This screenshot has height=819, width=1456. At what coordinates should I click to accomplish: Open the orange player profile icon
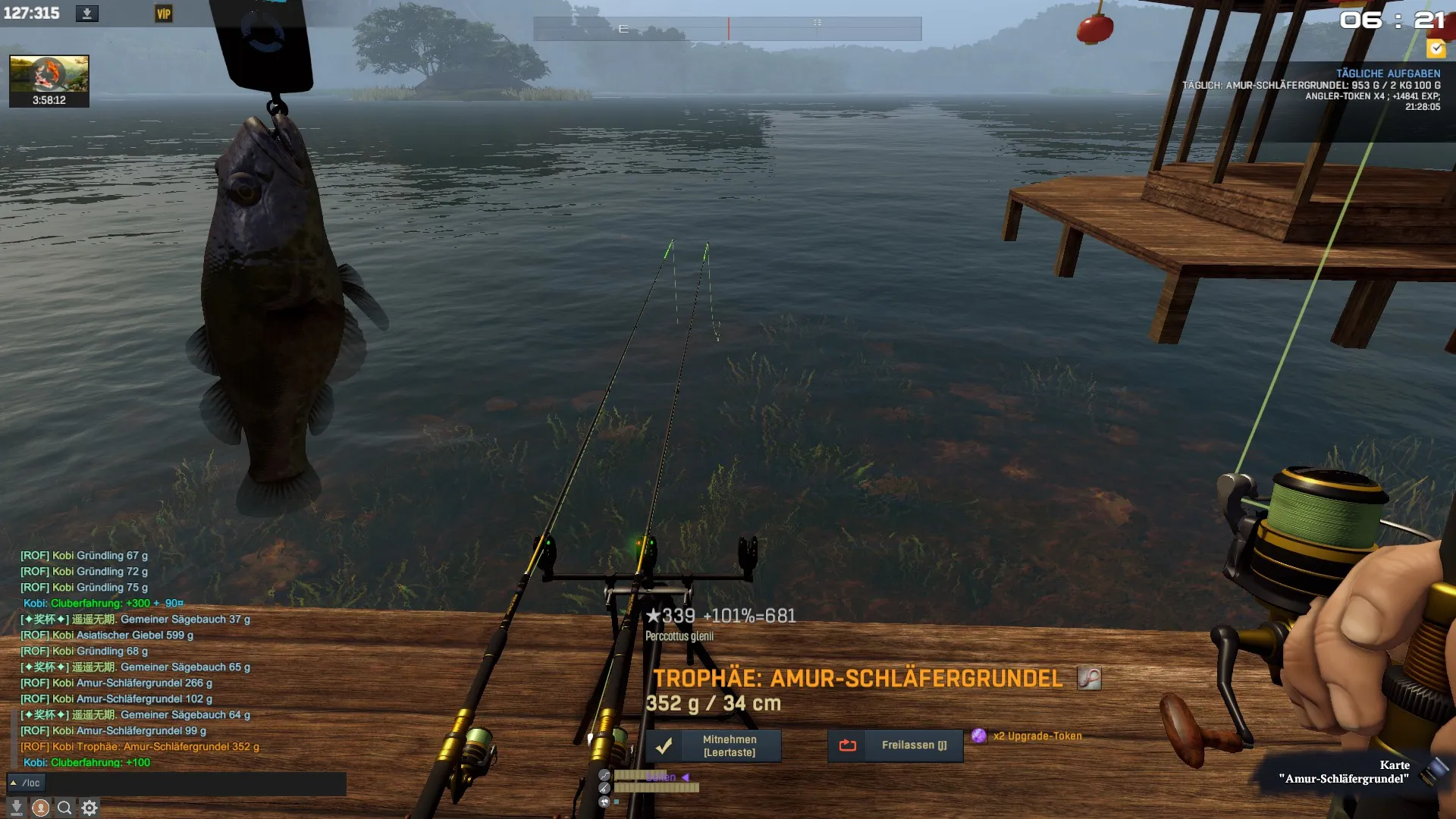coord(41,808)
